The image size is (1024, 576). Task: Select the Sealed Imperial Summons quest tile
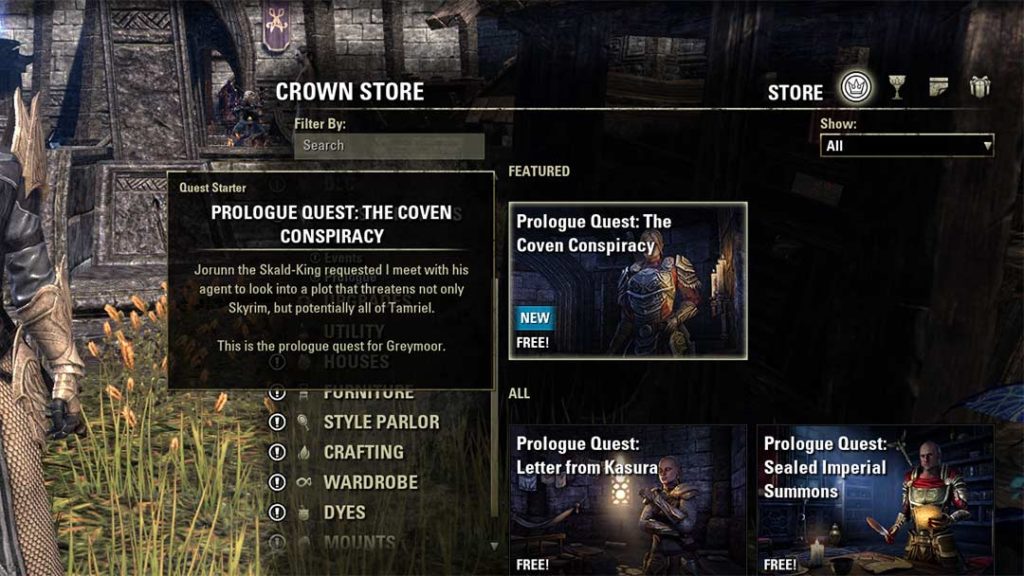[x=875, y=500]
